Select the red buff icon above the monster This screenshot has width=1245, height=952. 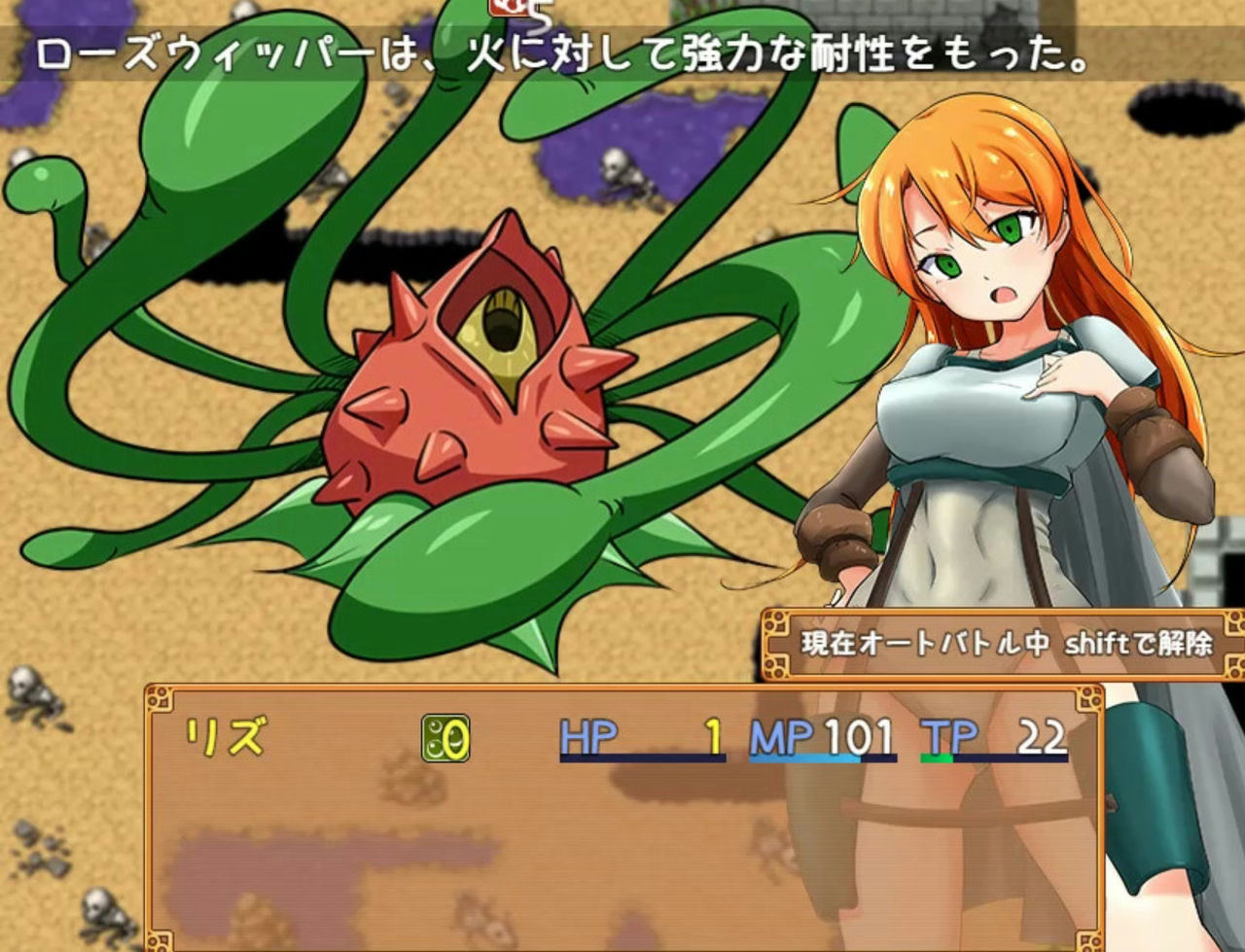[510, 8]
